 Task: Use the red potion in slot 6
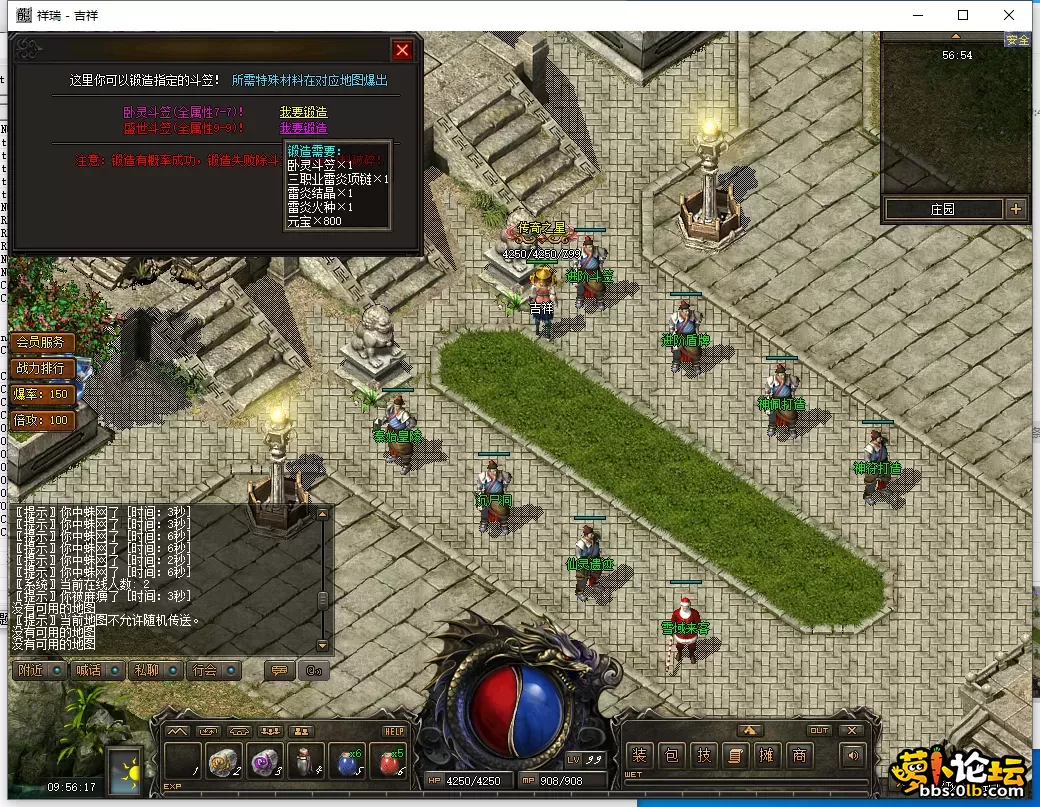[x=389, y=763]
